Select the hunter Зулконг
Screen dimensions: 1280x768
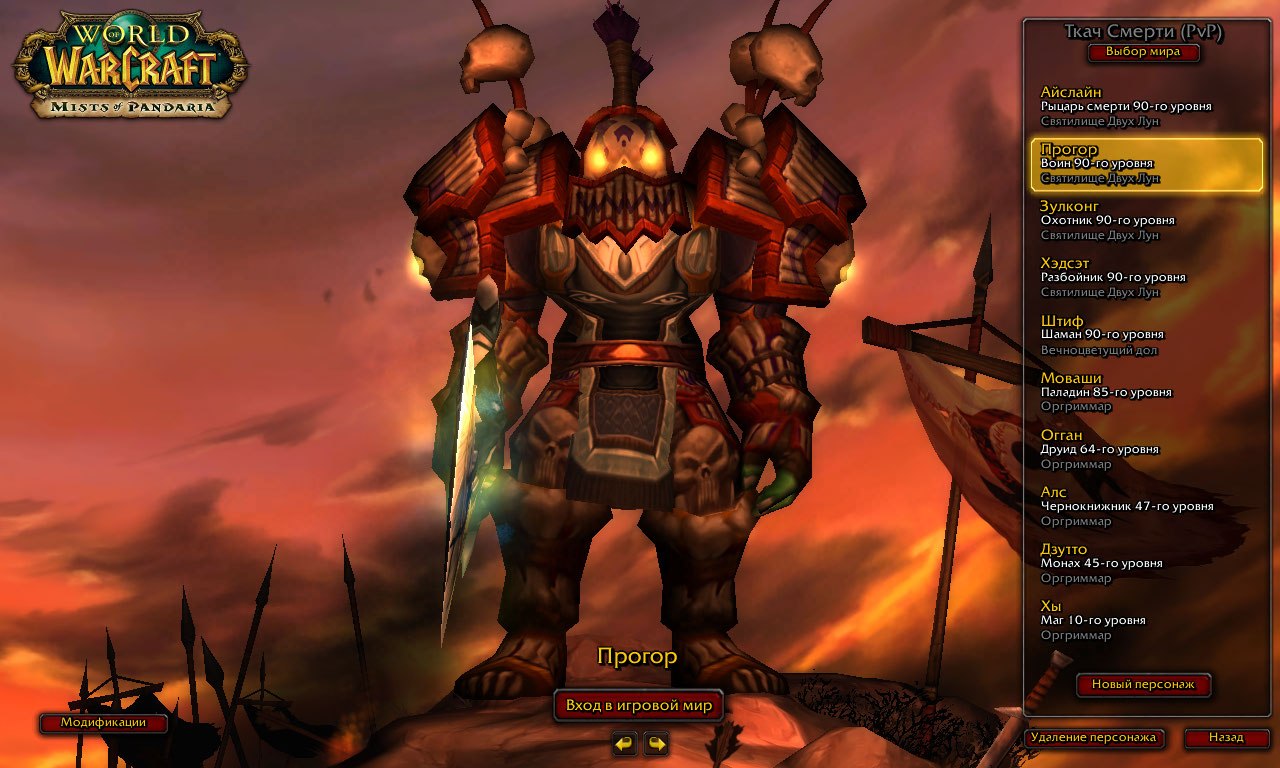point(1140,219)
